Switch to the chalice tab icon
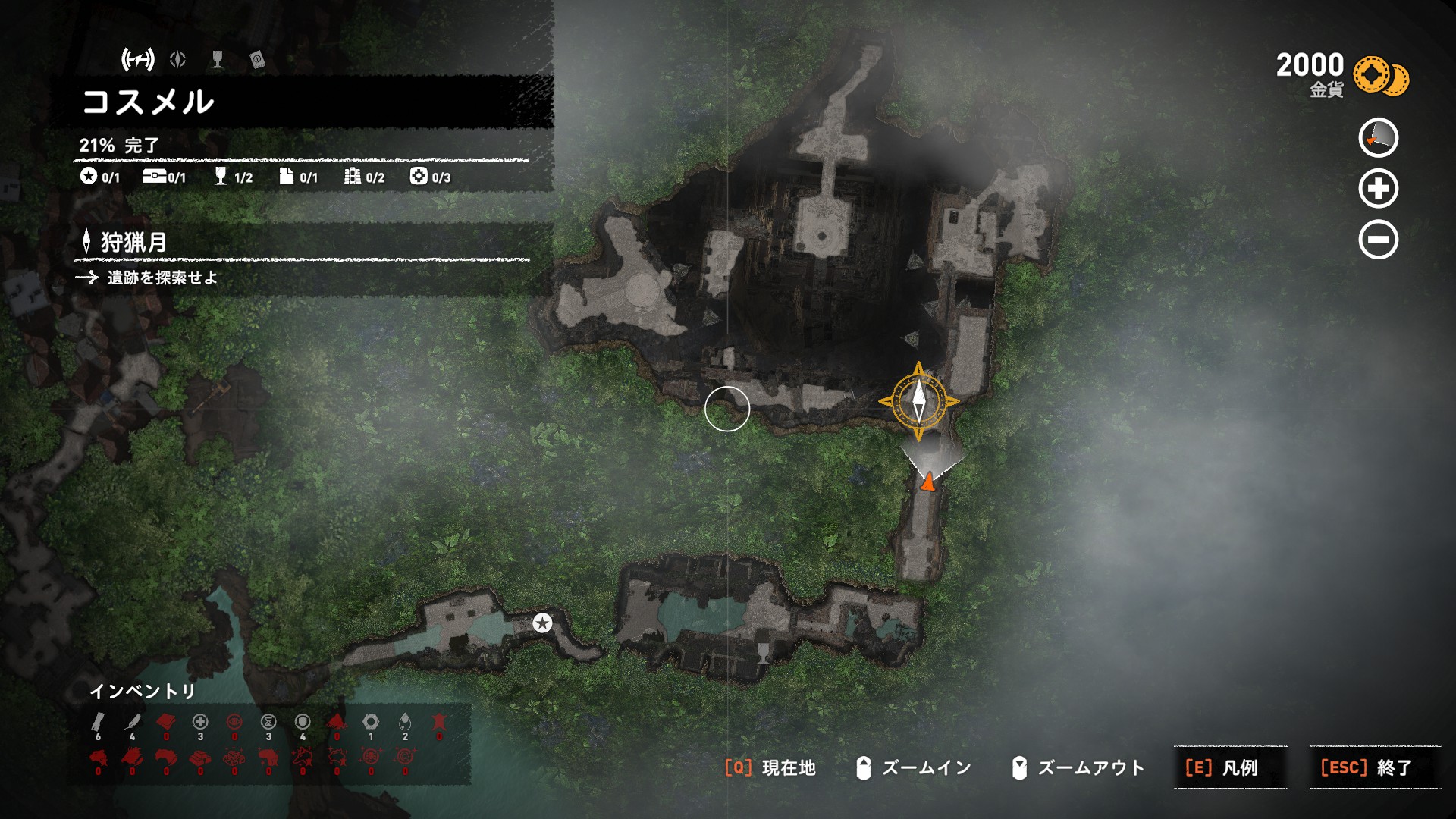This screenshot has height=819, width=1456. point(218,59)
